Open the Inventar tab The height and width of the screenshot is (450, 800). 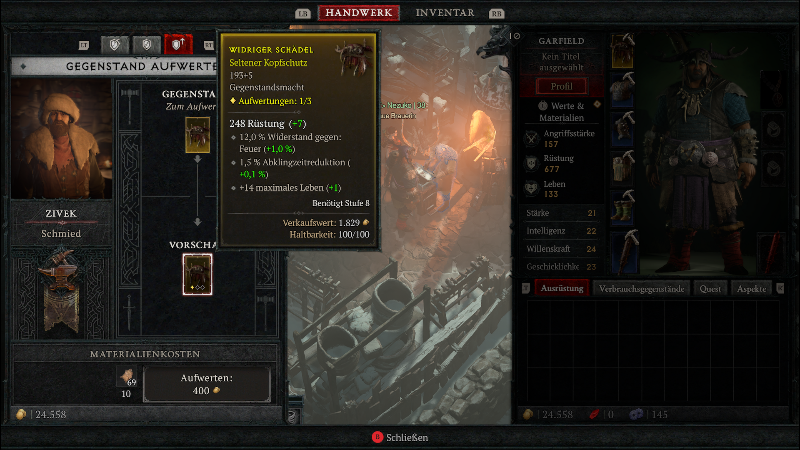click(x=445, y=13)
